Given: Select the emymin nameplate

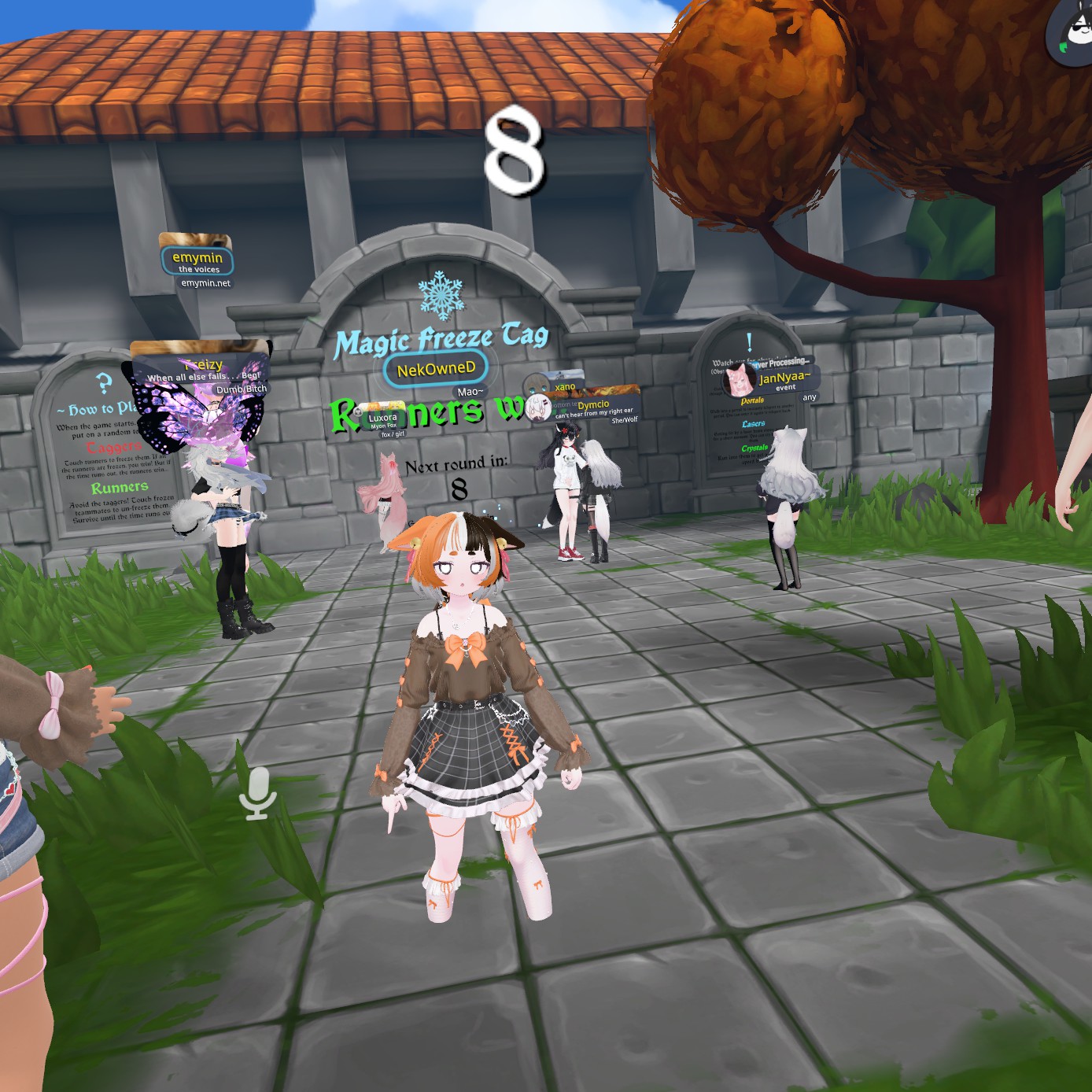Looking at the screenshot, I should coord(197,259).
